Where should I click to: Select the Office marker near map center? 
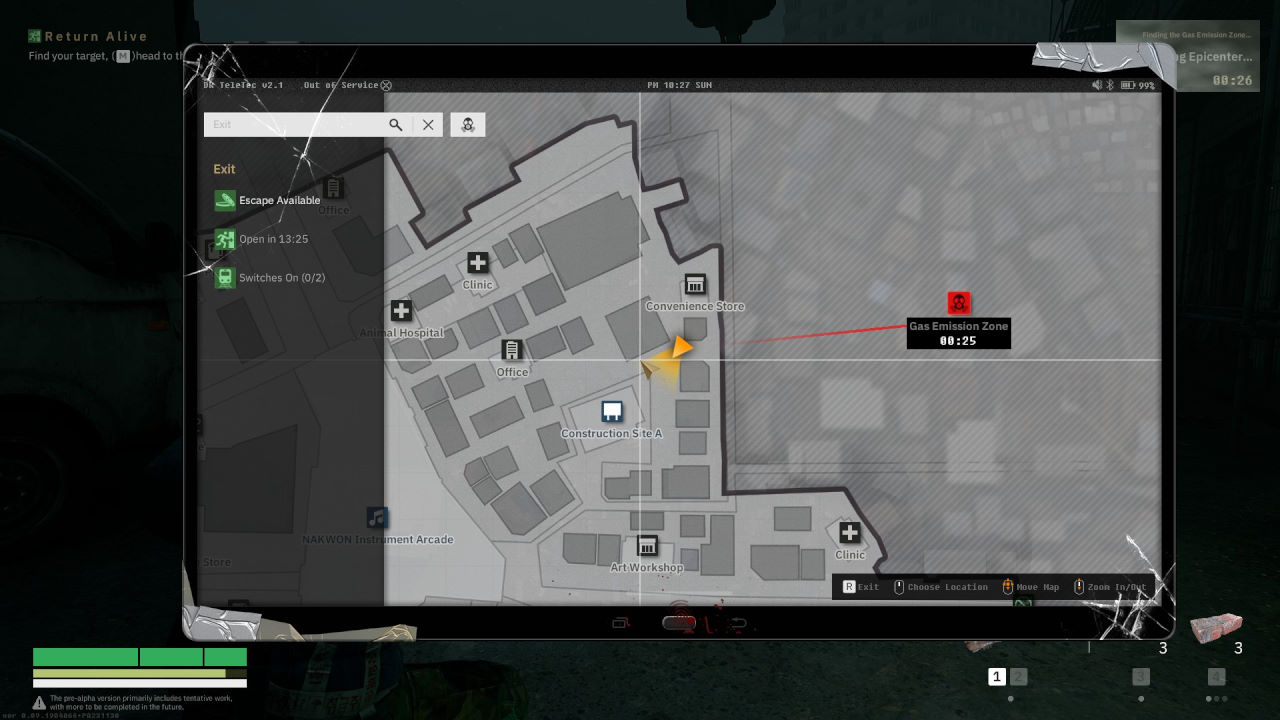click(x=512, y=350)
